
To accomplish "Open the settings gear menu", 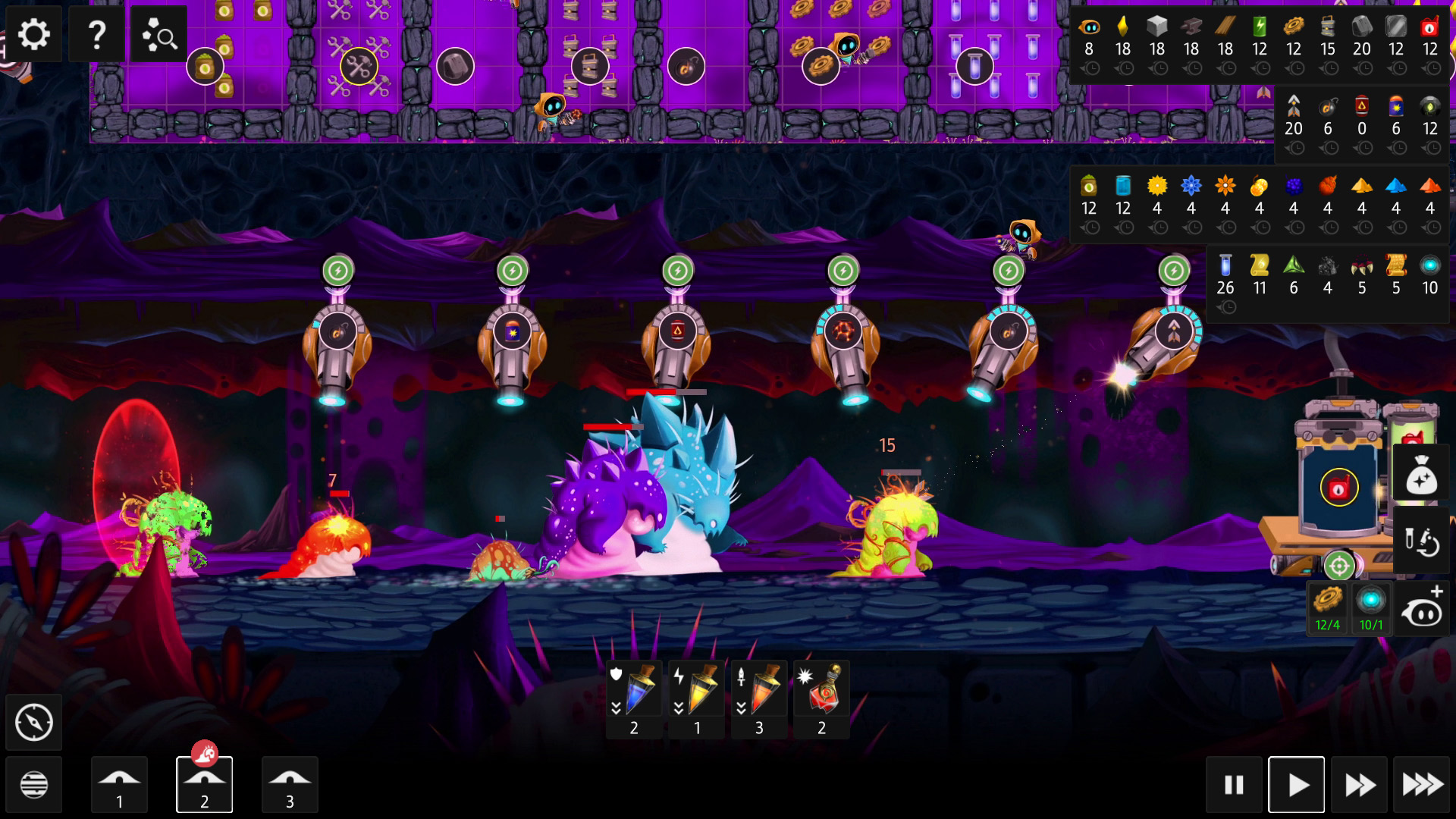I will click(x=33, y=34).
